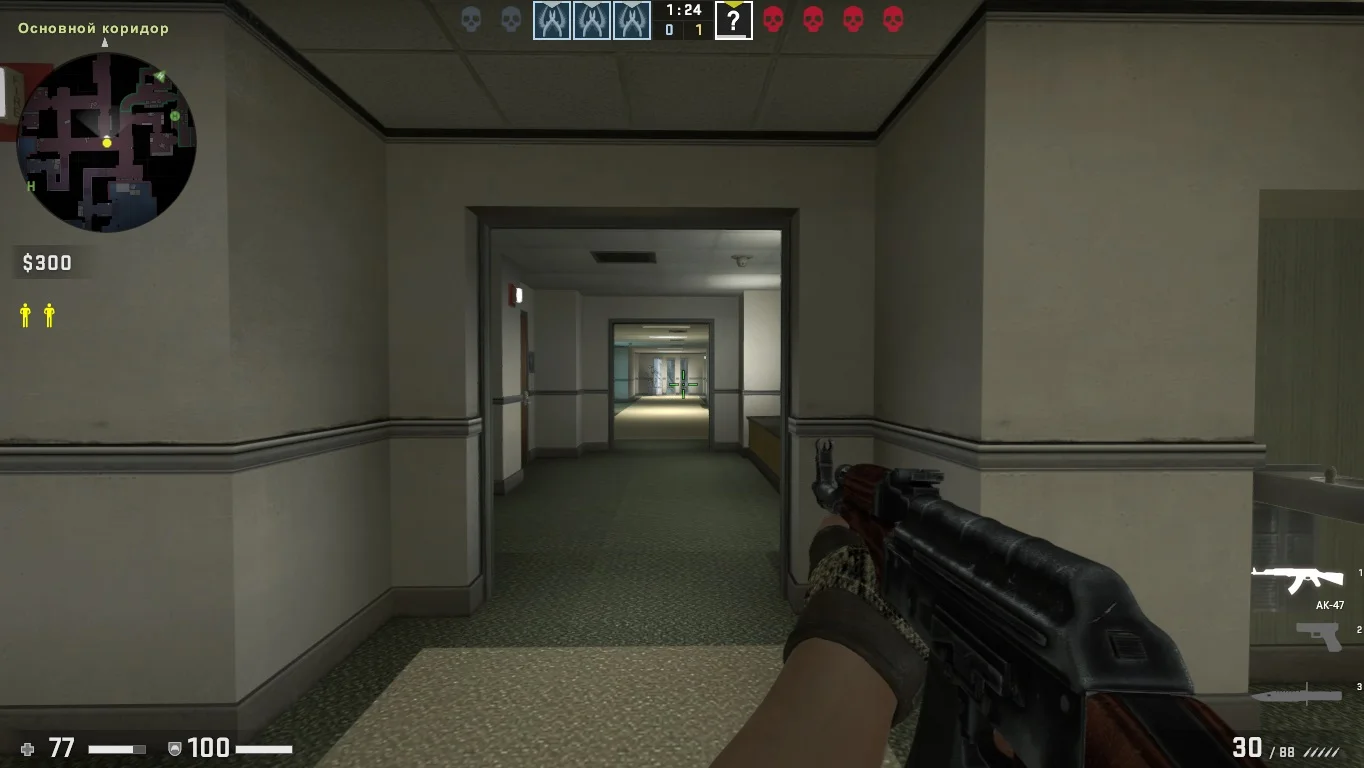This screenshot has width=1364, height=768.
Task: Switch to the pistol weapon slot
Action: 1317,636
